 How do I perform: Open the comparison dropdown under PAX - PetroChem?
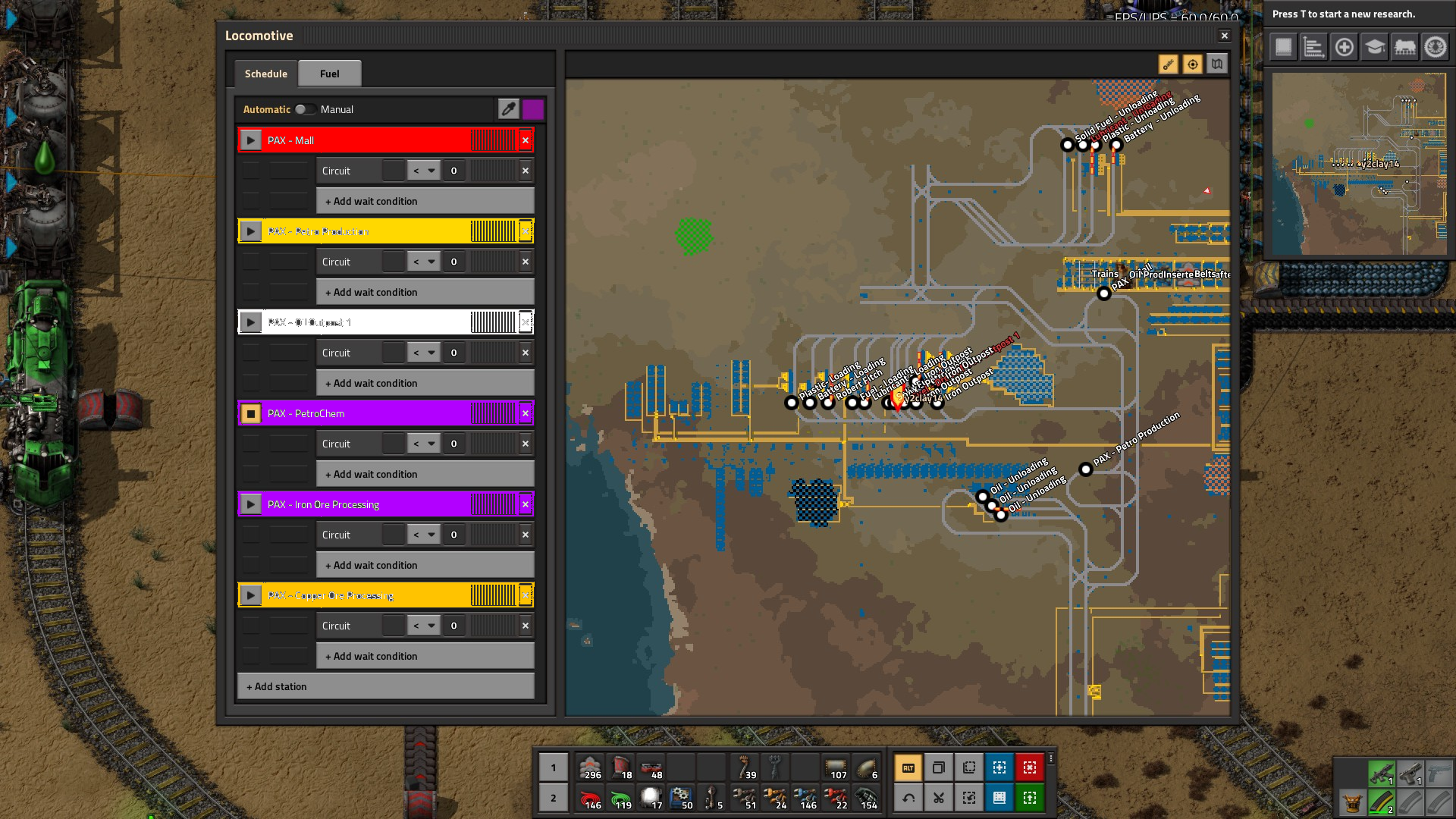pos(424,443)
